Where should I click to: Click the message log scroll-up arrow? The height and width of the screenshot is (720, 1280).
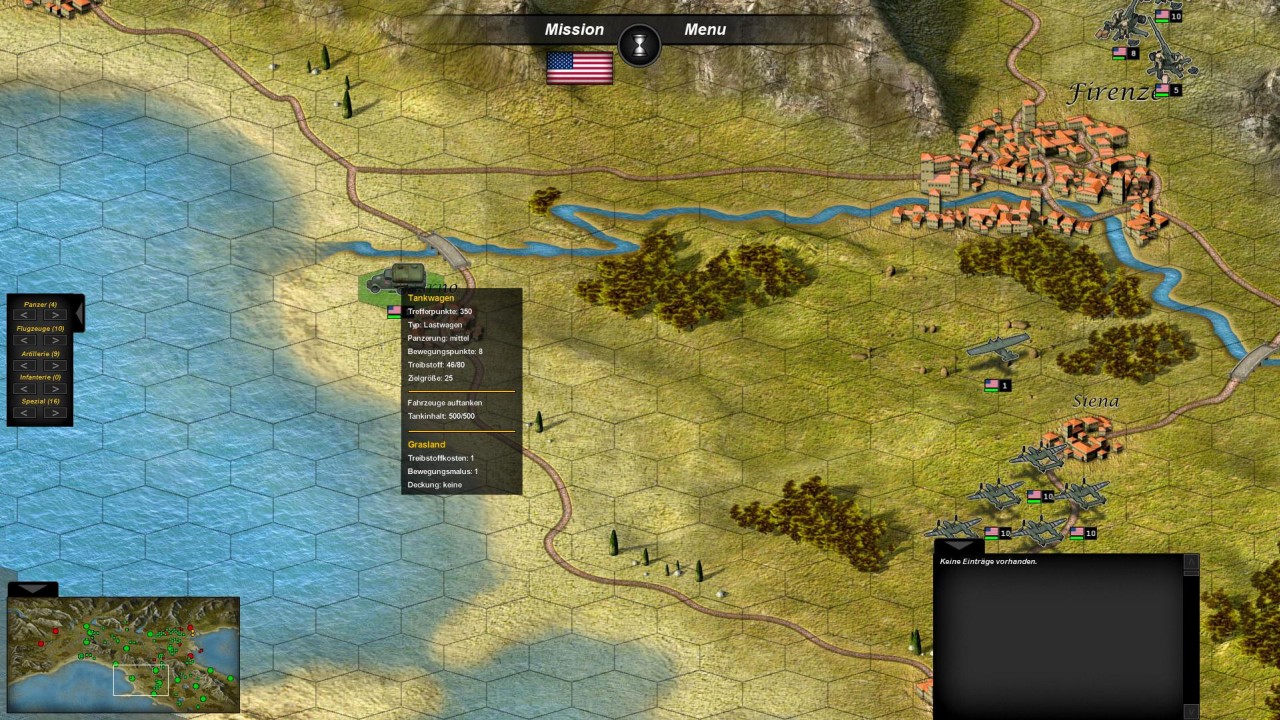pyautogui.click(x=1191, y=563)
